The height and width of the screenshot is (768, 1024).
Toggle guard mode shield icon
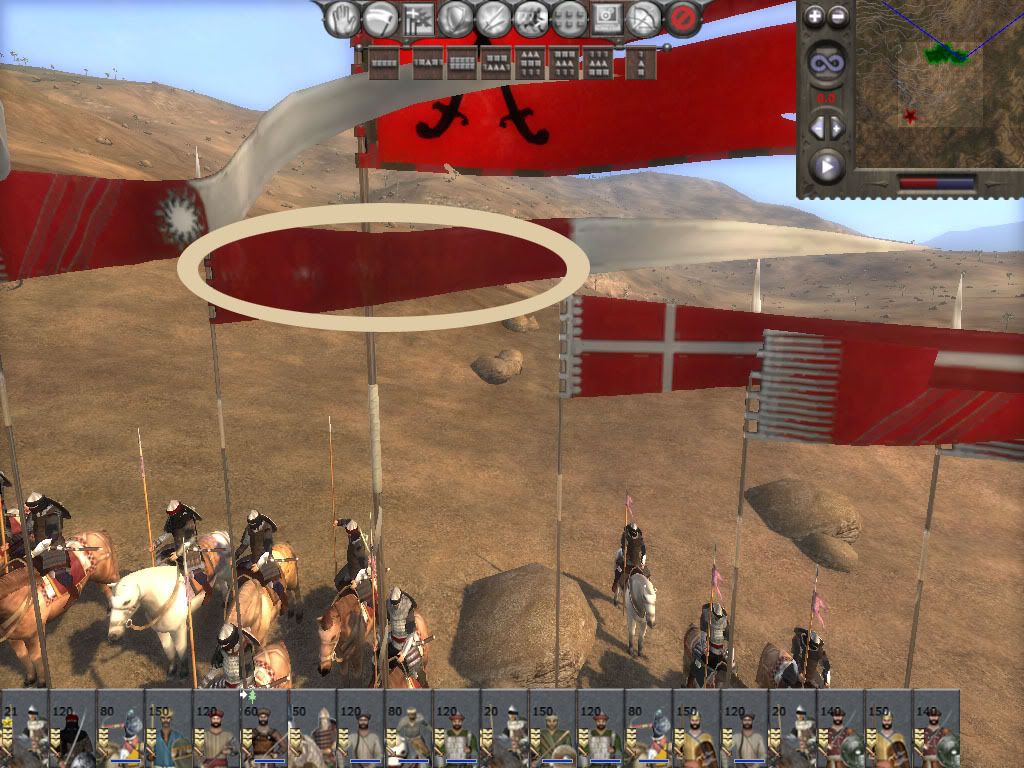(x=456, y=17)
